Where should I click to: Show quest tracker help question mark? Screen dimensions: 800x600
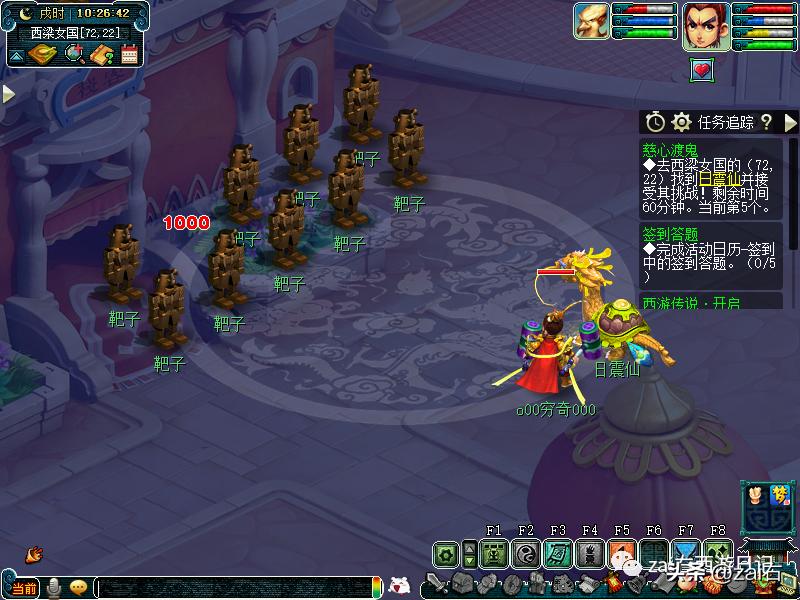click(766, 122)
